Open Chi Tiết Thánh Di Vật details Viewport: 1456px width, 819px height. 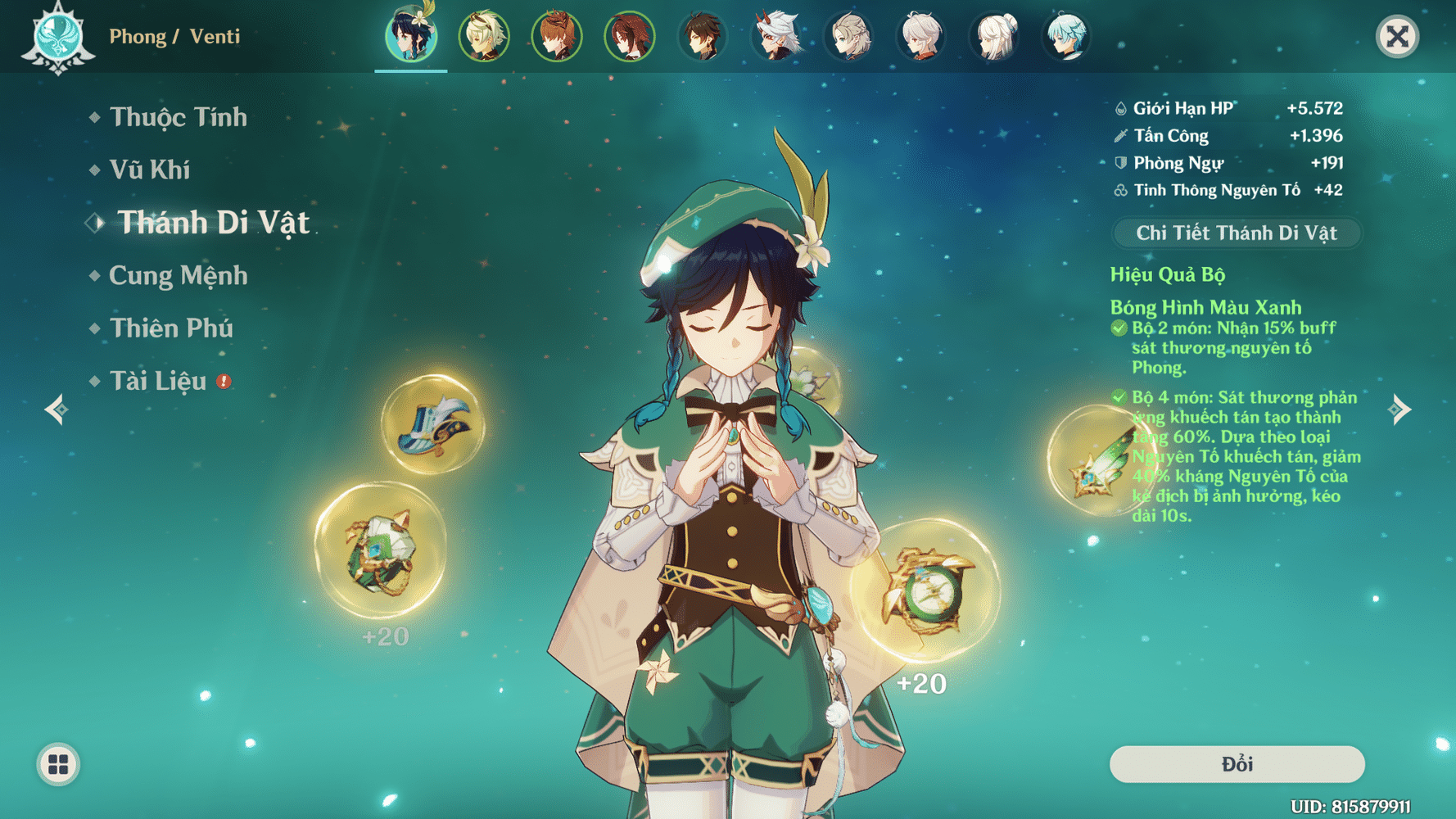tap(1236, 233)
